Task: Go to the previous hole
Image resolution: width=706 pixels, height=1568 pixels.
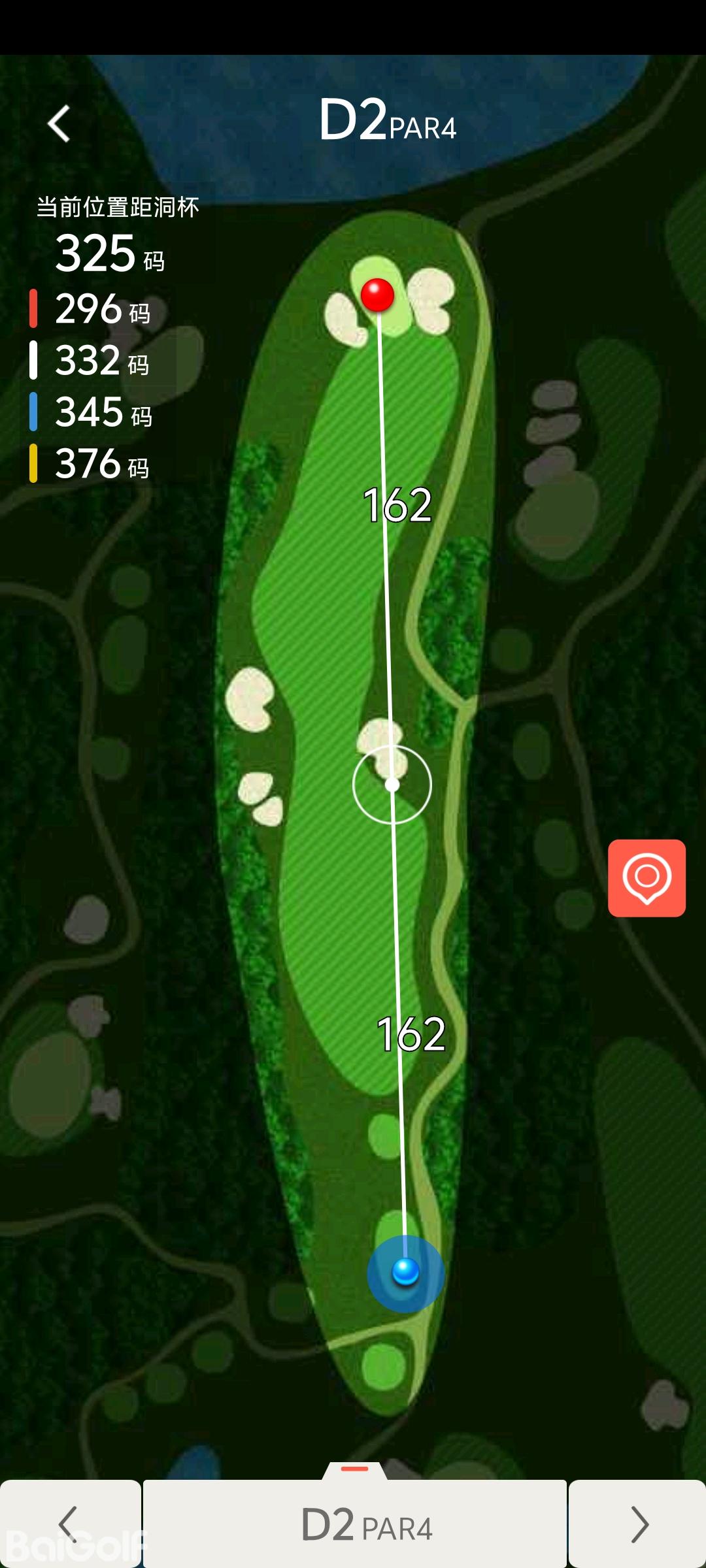Action: [x=69, y=1524]
